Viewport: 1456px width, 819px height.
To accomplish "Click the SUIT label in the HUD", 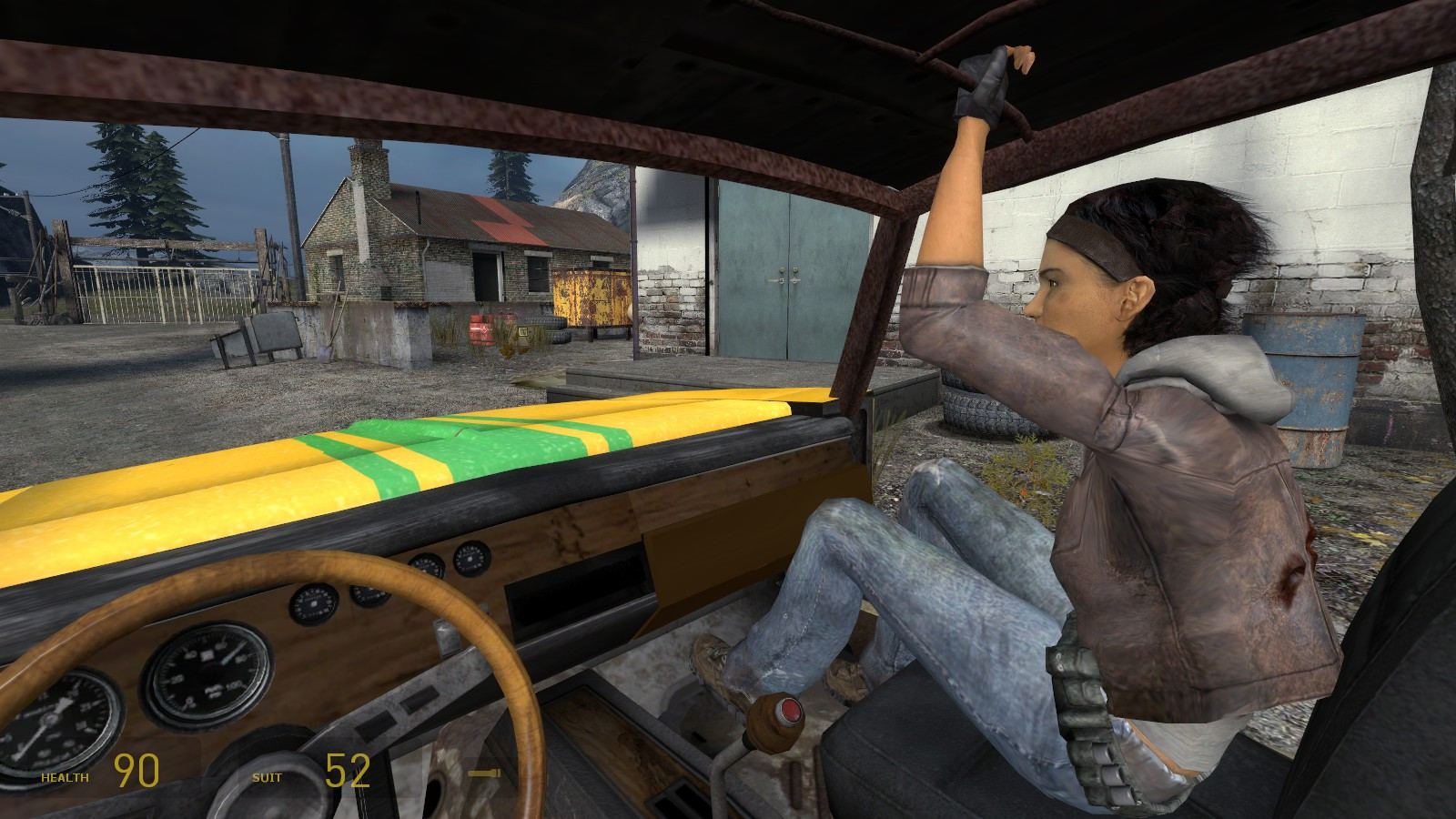I will click(x=267, y=778).
